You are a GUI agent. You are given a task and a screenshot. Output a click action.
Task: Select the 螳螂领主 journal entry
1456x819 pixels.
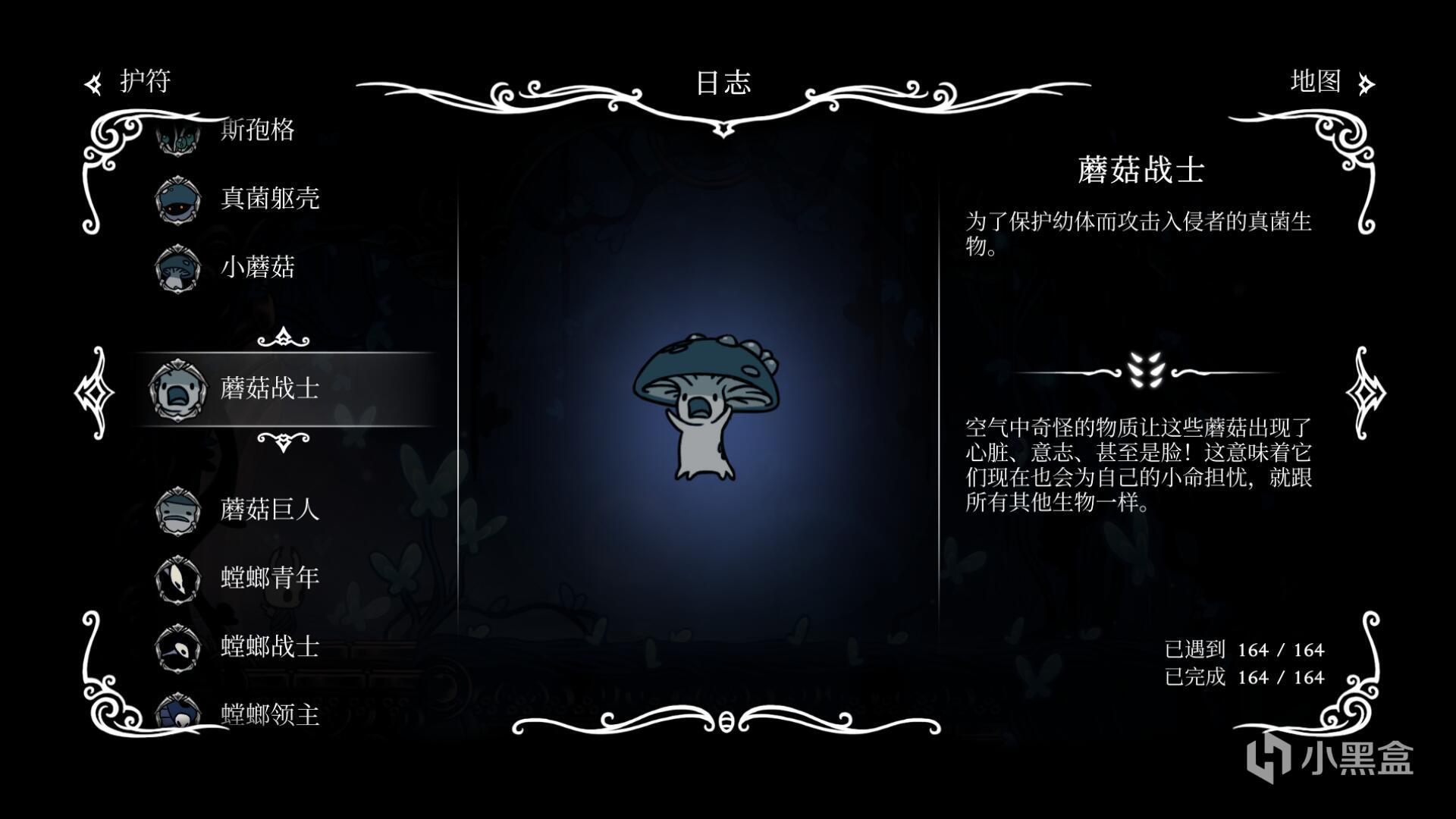coord(269,714)
